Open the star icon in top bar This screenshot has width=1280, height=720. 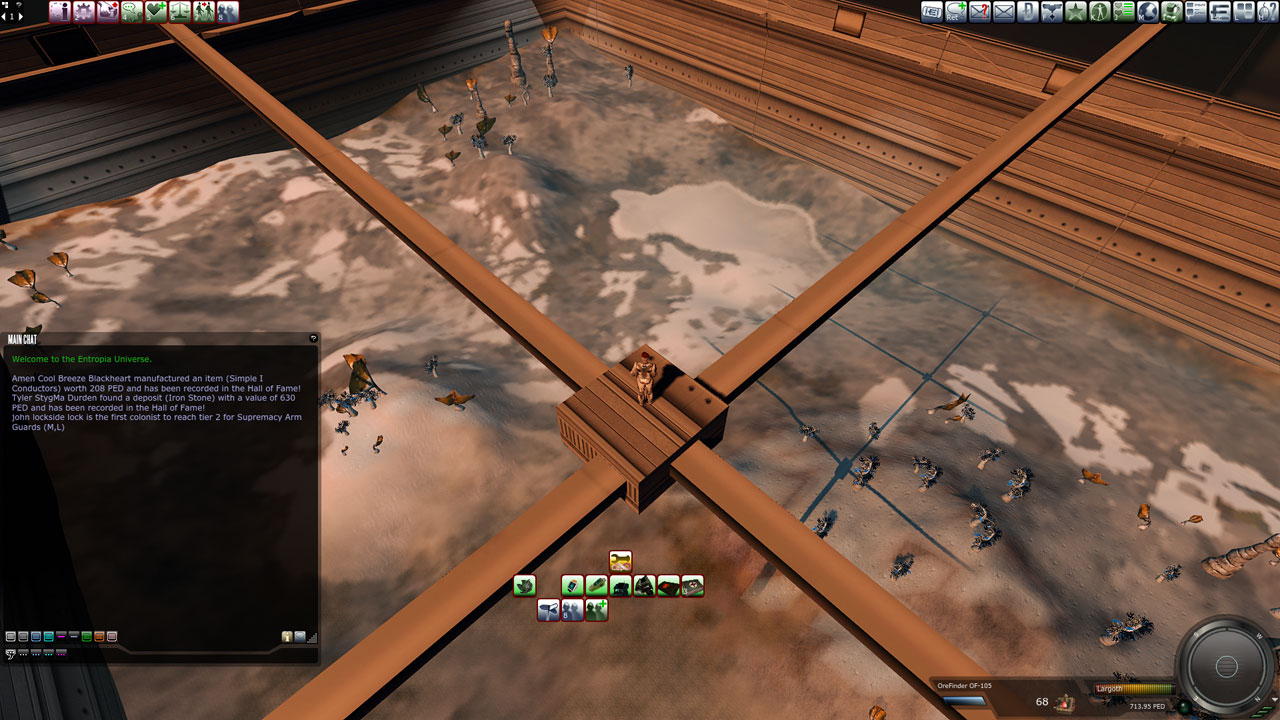1076,12
